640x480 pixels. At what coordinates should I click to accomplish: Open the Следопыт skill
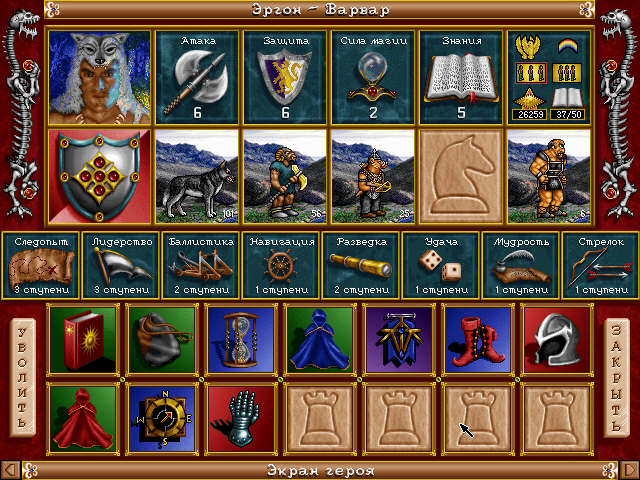pos(40,266)
